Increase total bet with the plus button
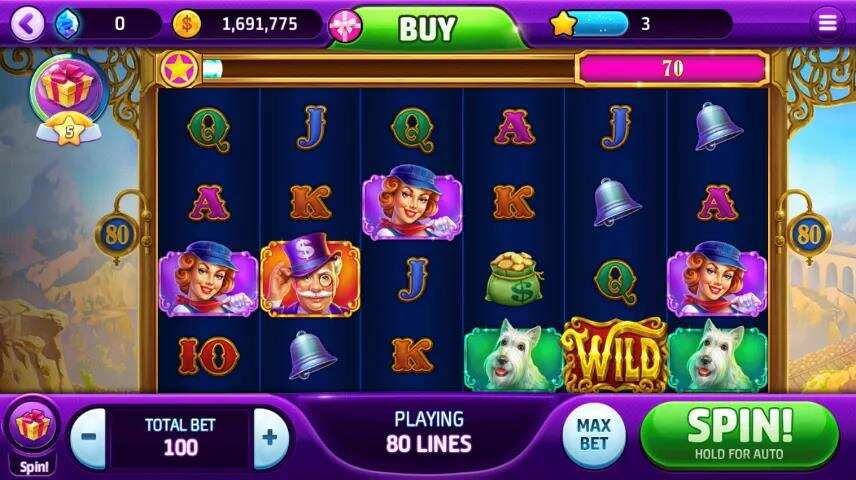 pyautogui.click(x=270, y=437)
